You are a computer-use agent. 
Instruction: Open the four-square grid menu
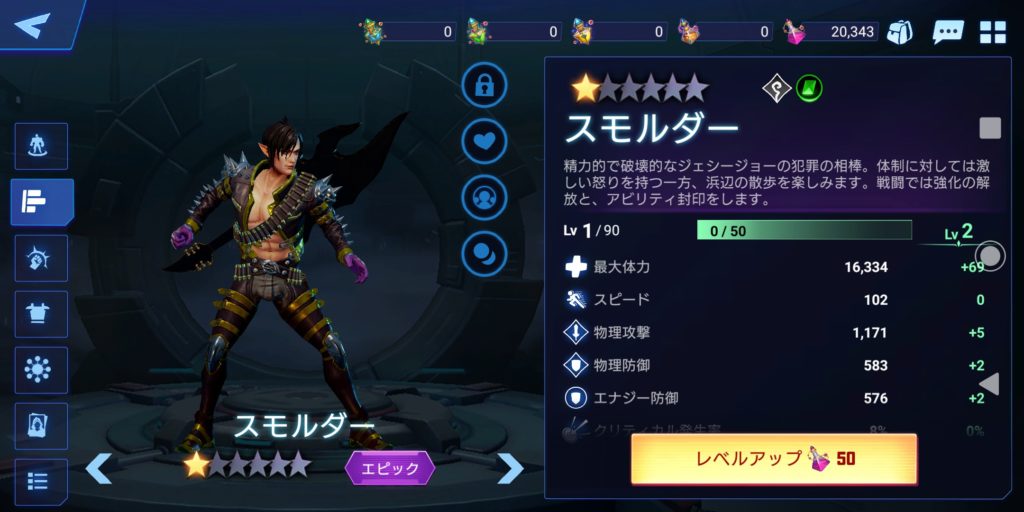[993, 32]
